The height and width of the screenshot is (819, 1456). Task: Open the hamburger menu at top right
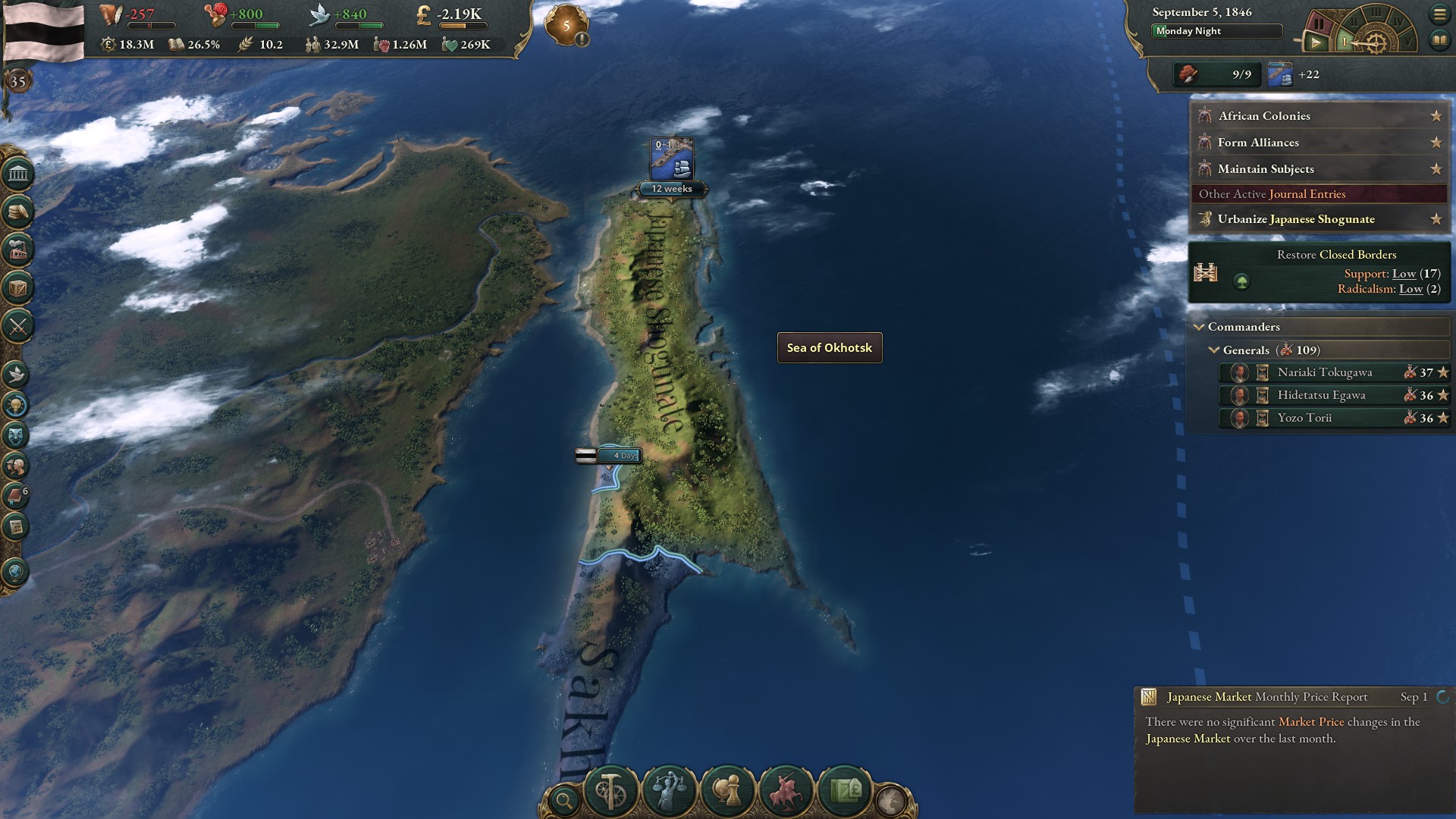click(x=1441, y=14)
